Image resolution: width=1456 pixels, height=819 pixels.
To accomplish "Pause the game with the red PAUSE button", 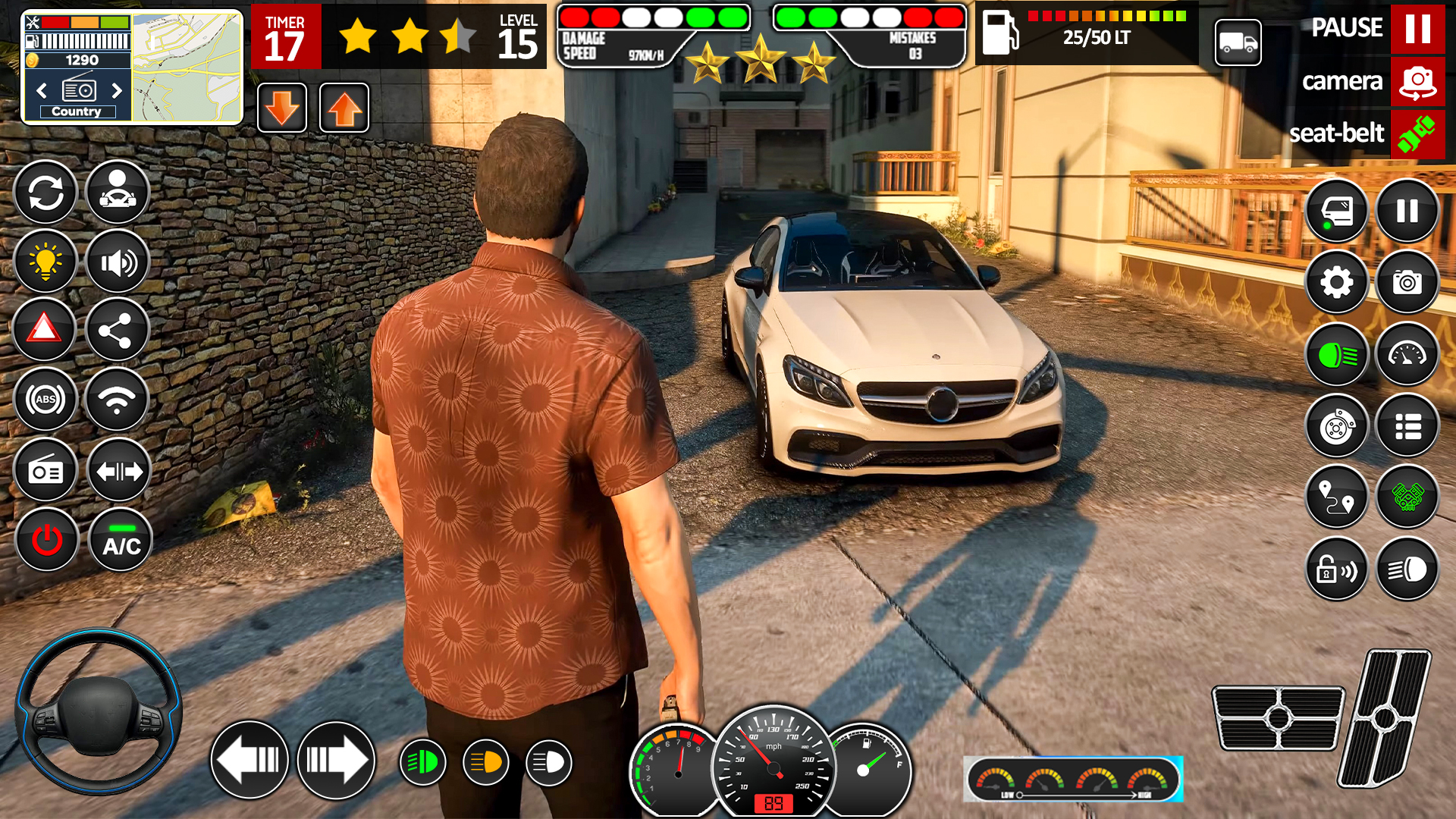I will (1417, 29).
